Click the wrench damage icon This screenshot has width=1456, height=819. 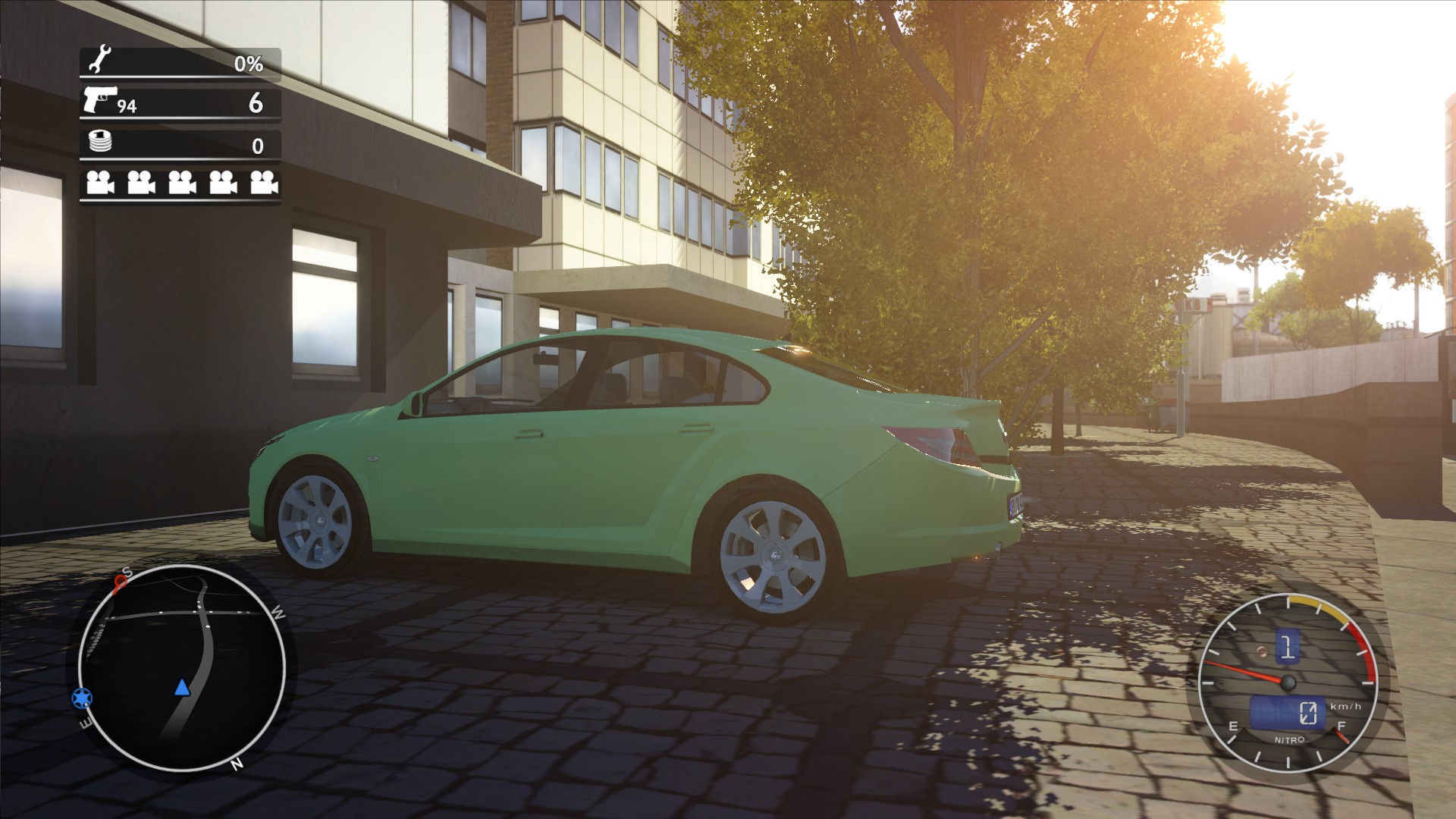tap(100, 60)
